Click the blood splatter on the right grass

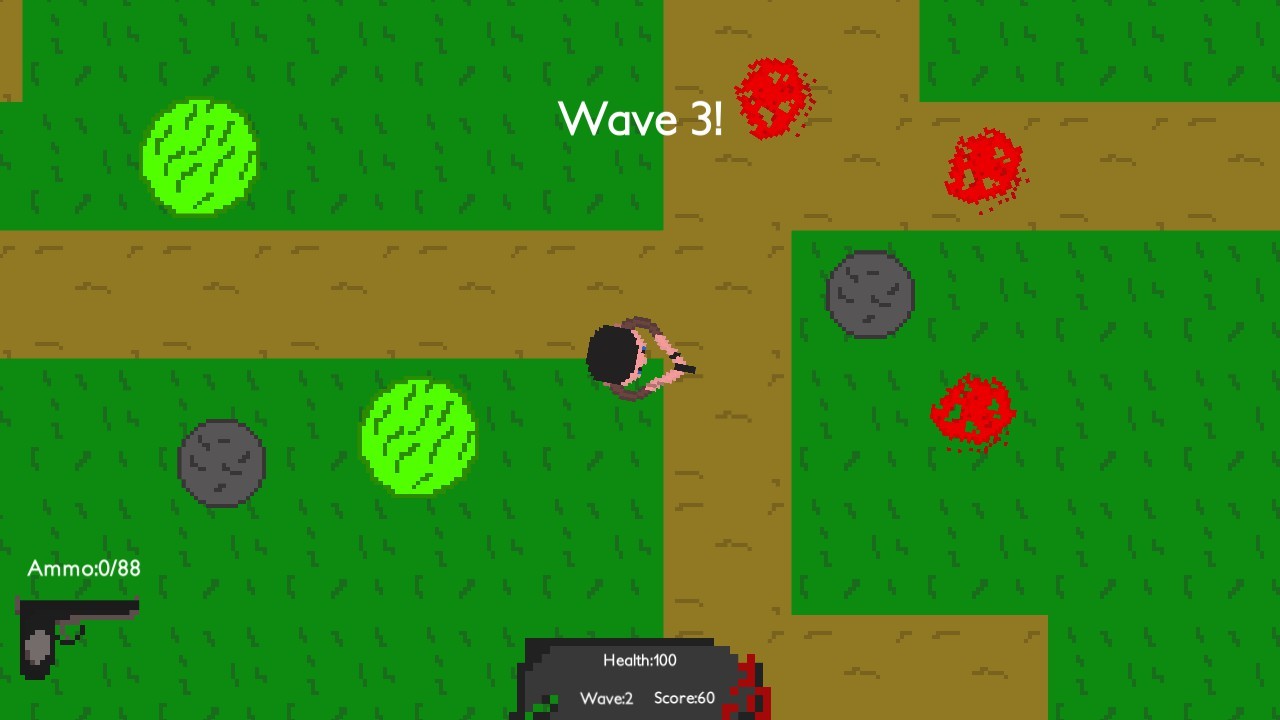coord(970,408)
